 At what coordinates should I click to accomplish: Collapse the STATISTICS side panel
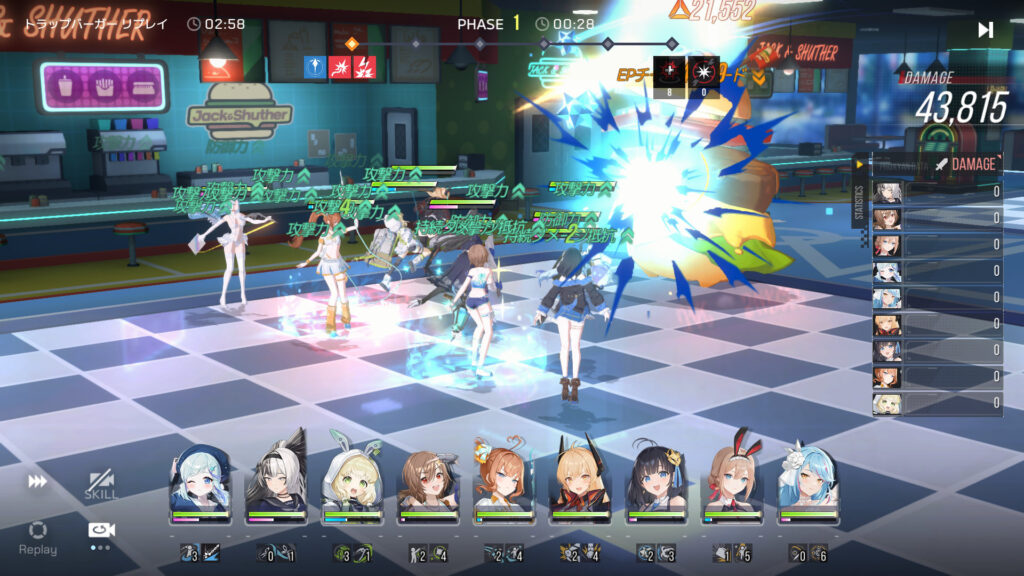coord(858,164)
